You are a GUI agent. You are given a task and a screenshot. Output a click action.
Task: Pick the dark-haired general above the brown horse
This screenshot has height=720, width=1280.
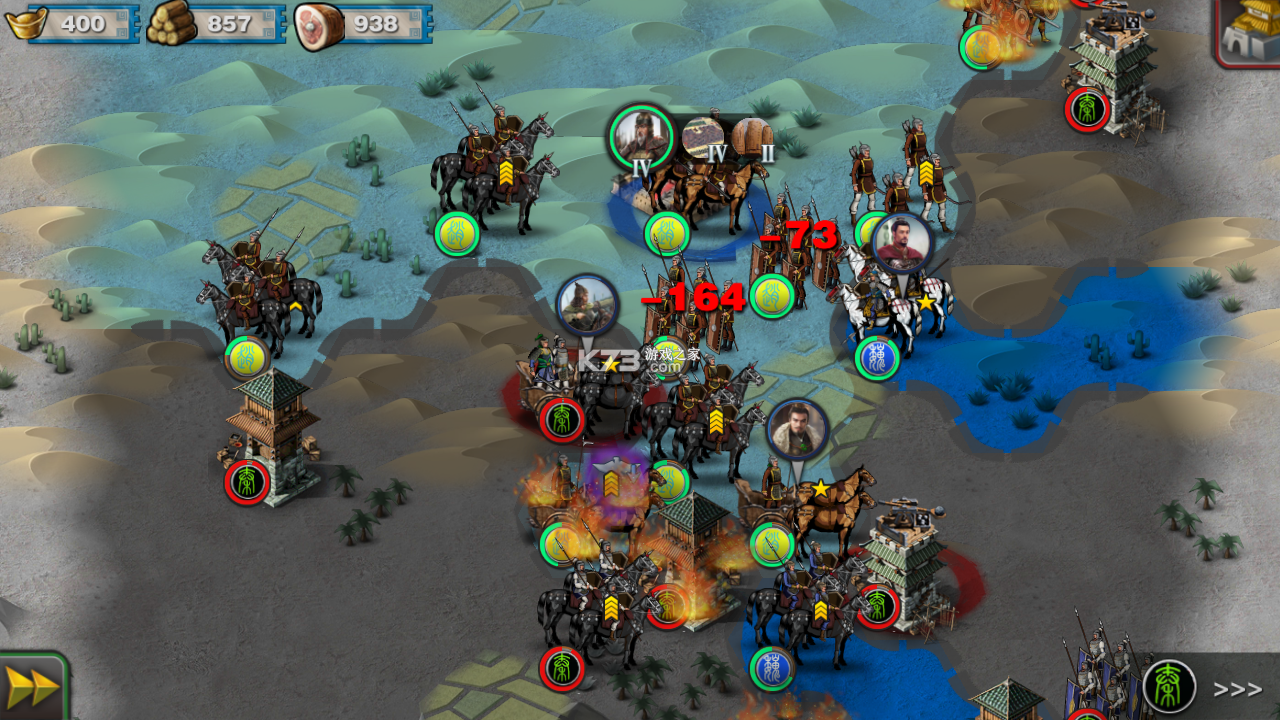tap(797, 430)
